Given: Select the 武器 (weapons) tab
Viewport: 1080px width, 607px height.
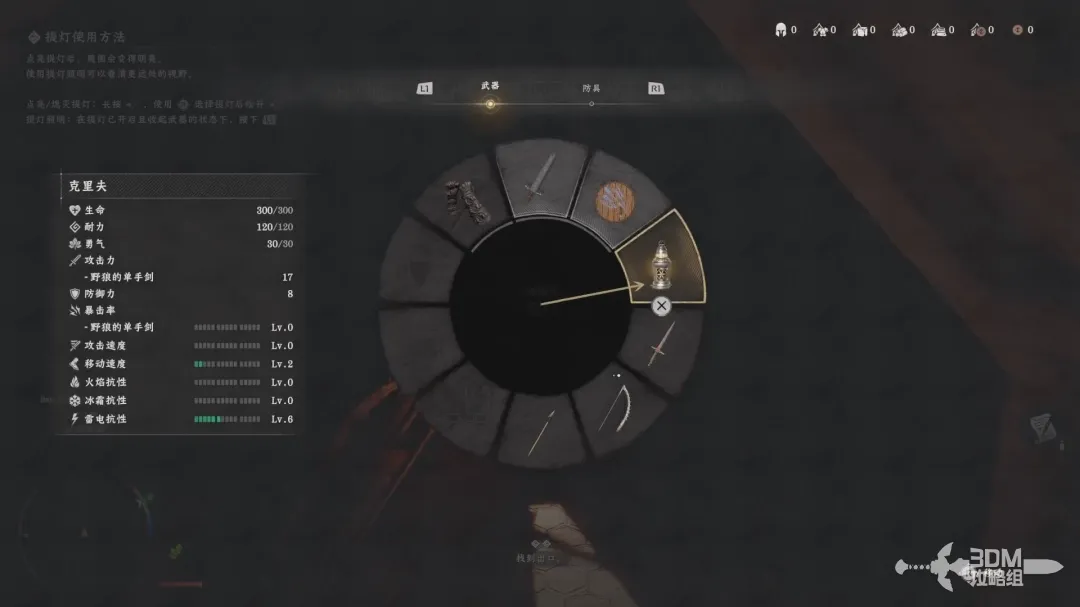Looking at the screenshot, I should coord(489,87).
